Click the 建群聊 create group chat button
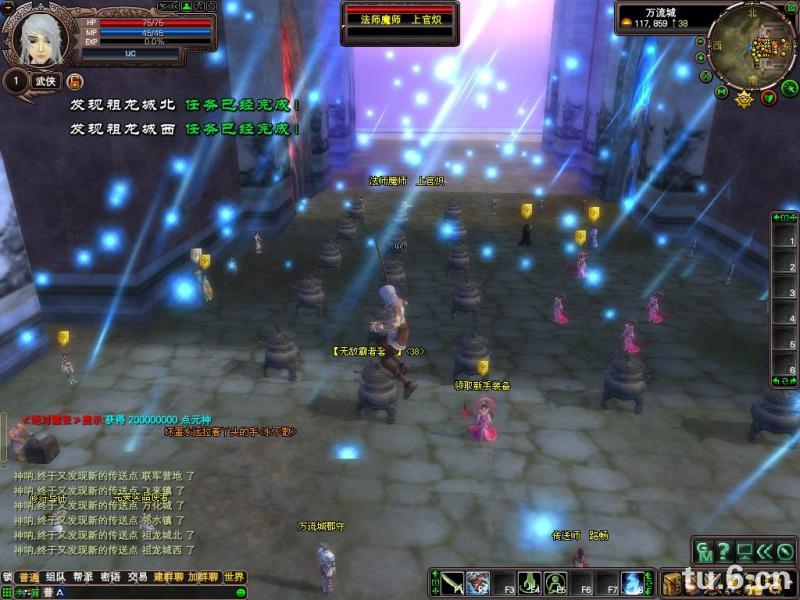The height and width of the screenshot is (600, 800). 164,577
